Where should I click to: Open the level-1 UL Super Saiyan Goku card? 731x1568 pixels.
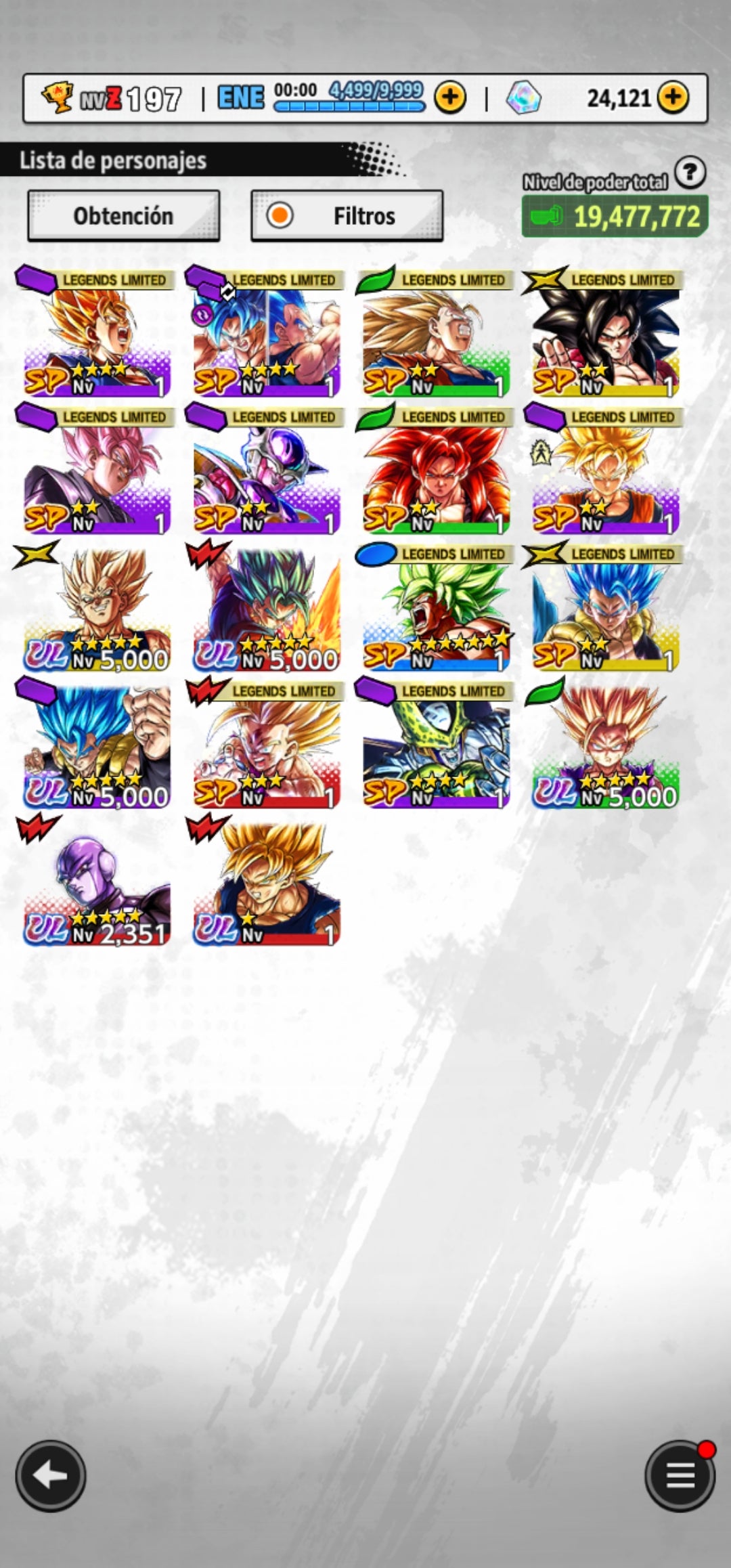267,884
